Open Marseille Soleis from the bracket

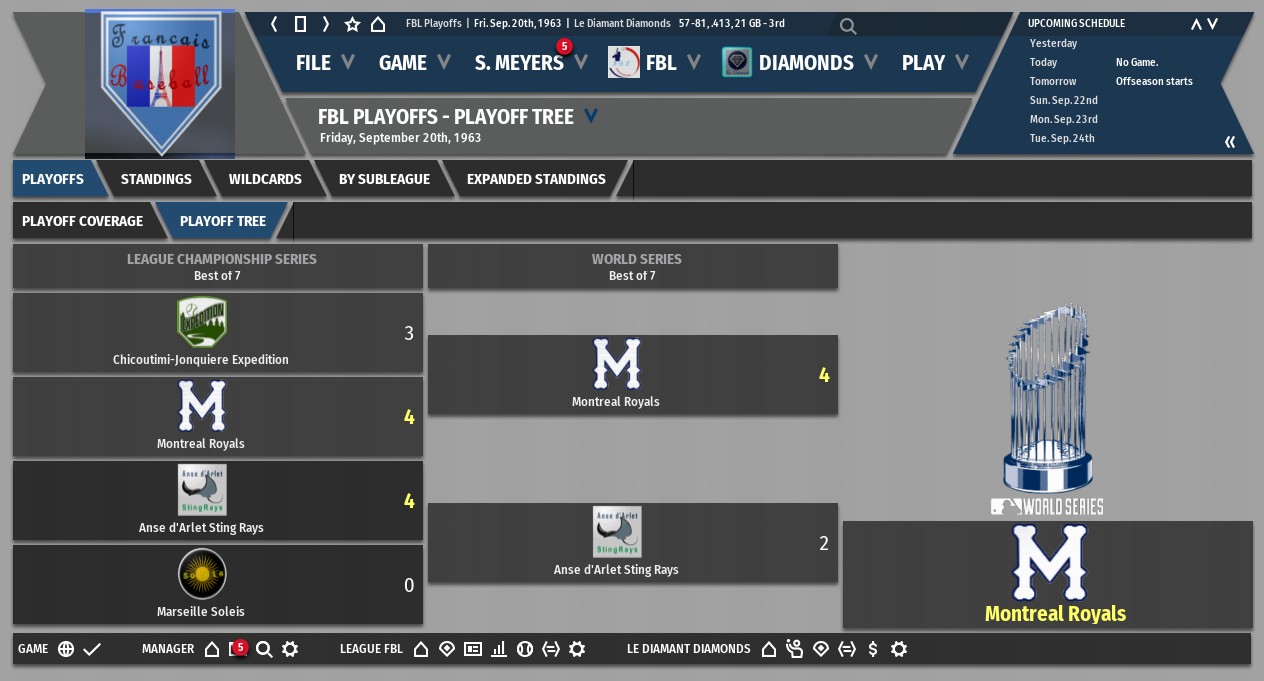(201, 584)
